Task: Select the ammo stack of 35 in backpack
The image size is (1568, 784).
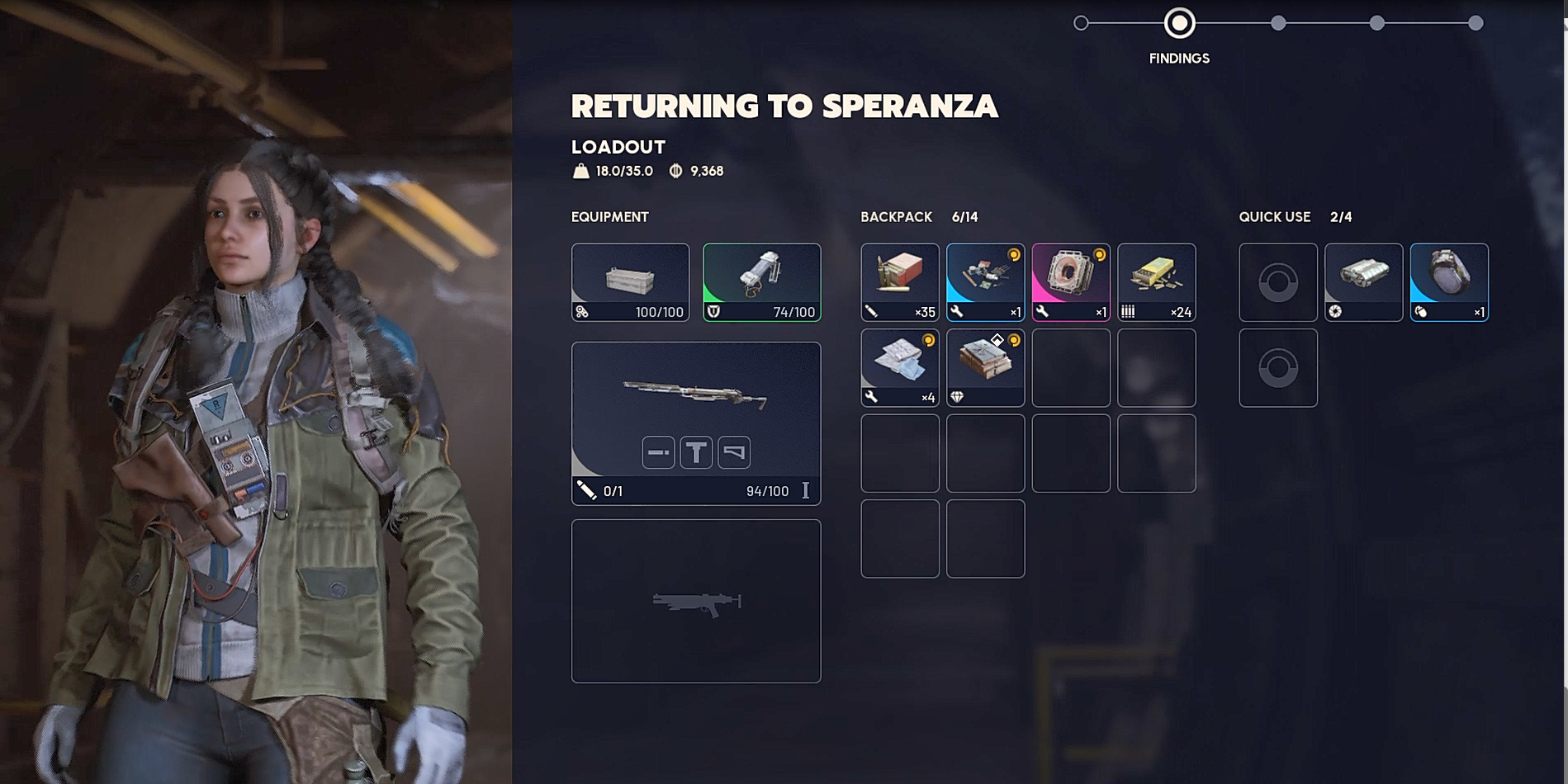Action: click(x=900, y=281)
